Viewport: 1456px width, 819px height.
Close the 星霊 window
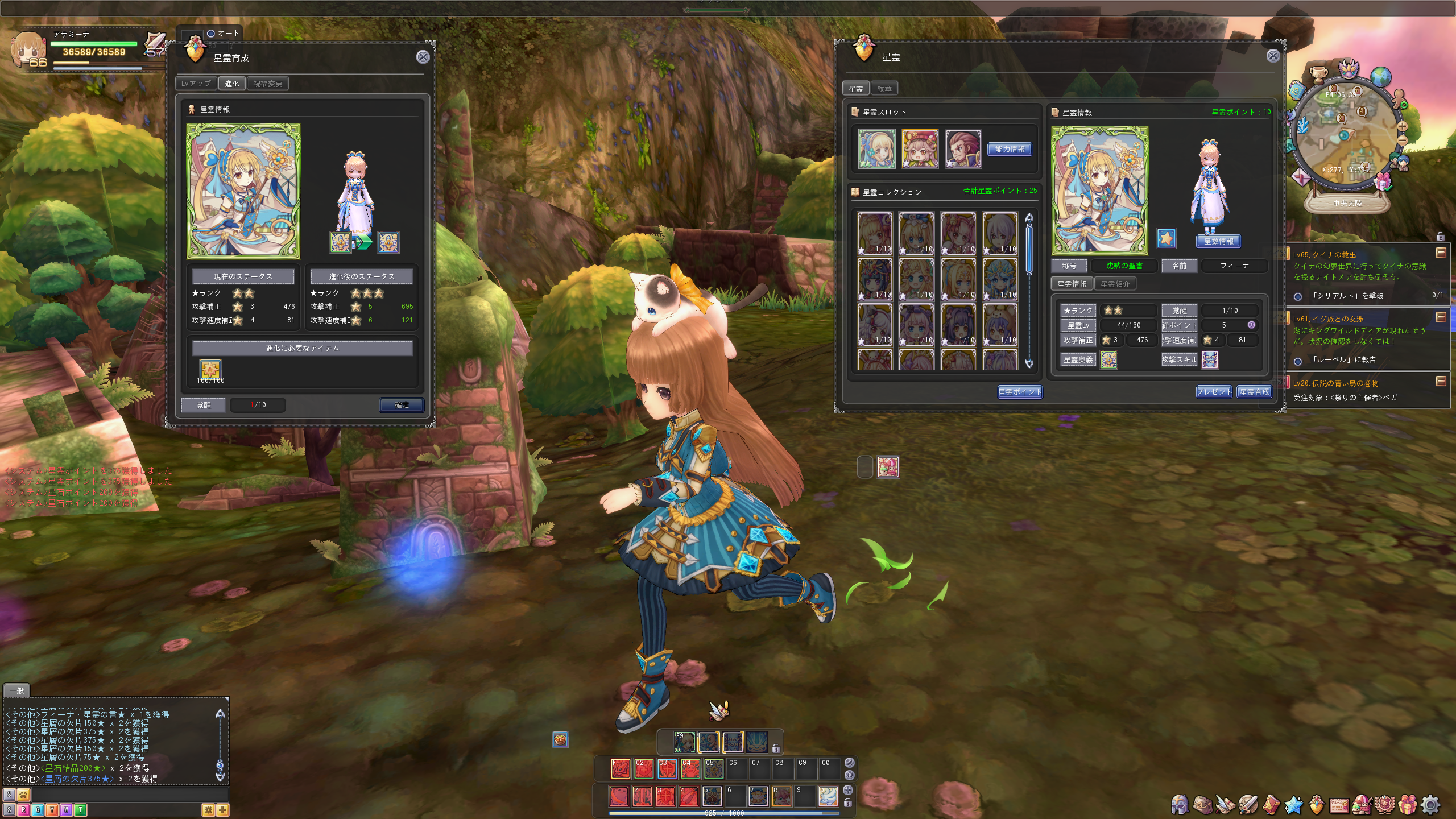click(1273, 56)
